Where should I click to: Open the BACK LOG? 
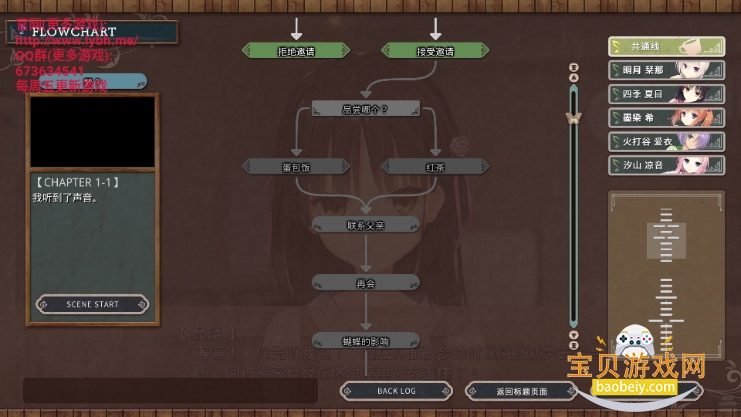point(397,391)
